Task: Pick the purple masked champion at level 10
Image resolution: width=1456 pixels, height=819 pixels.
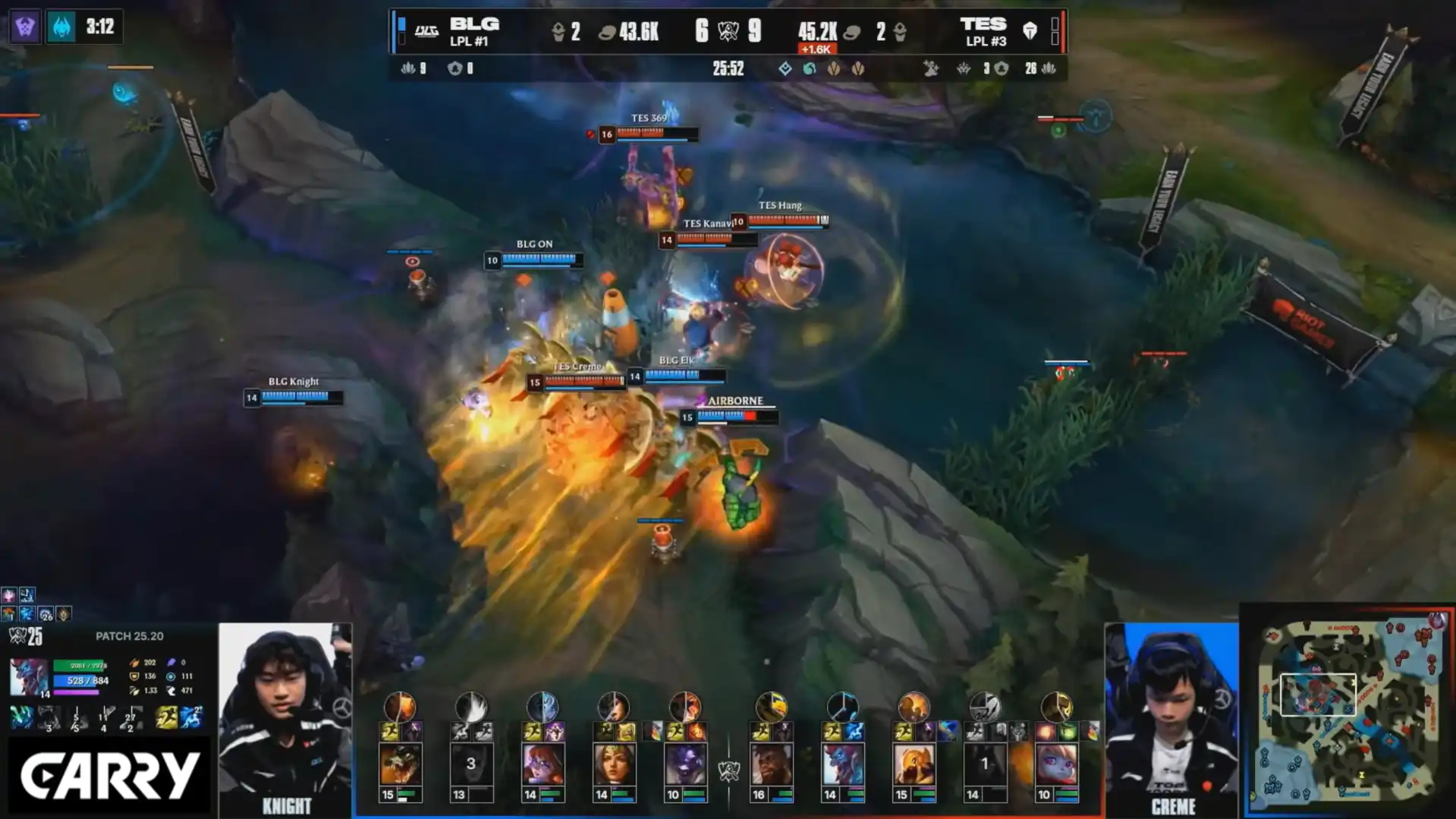Action: point(684,764)
